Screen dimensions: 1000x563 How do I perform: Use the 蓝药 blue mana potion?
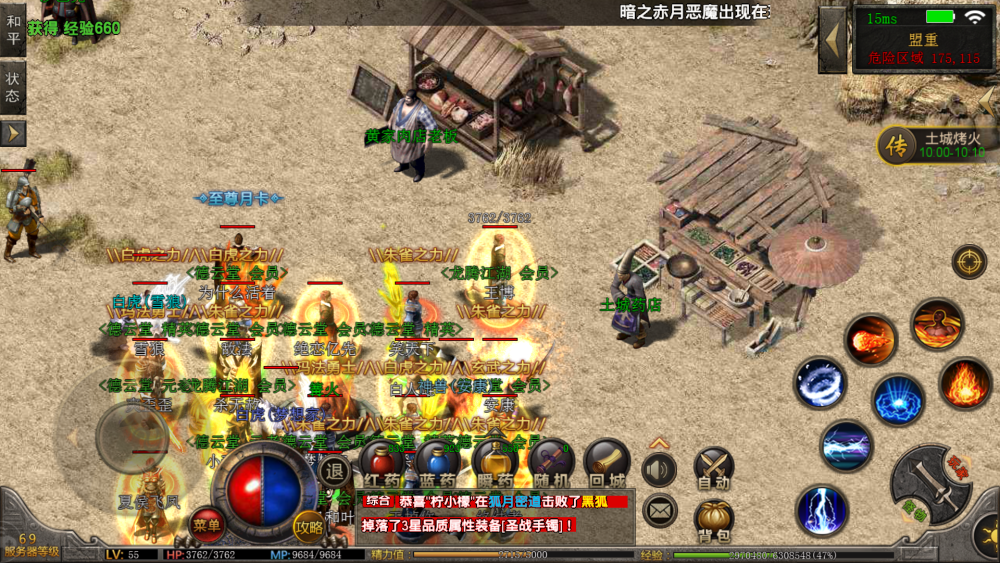(437, 461)
